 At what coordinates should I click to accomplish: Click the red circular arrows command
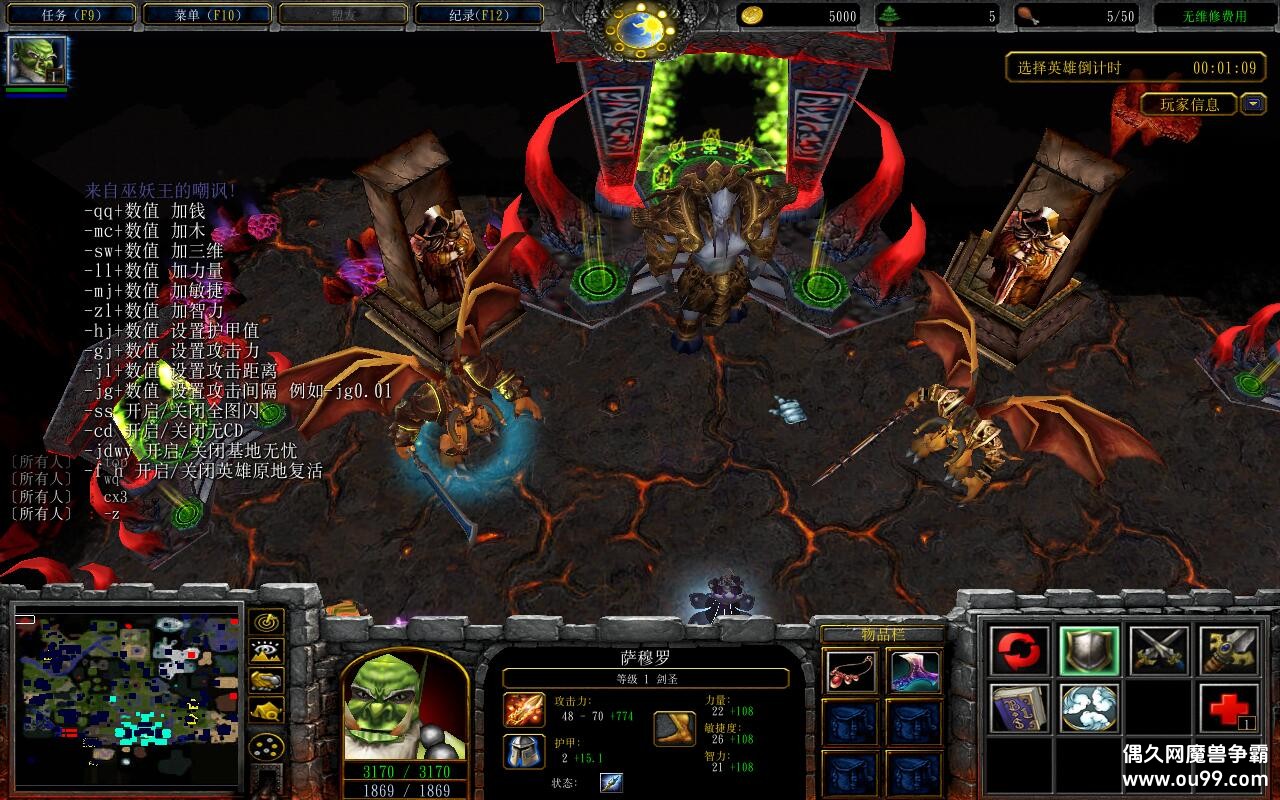1020,651
